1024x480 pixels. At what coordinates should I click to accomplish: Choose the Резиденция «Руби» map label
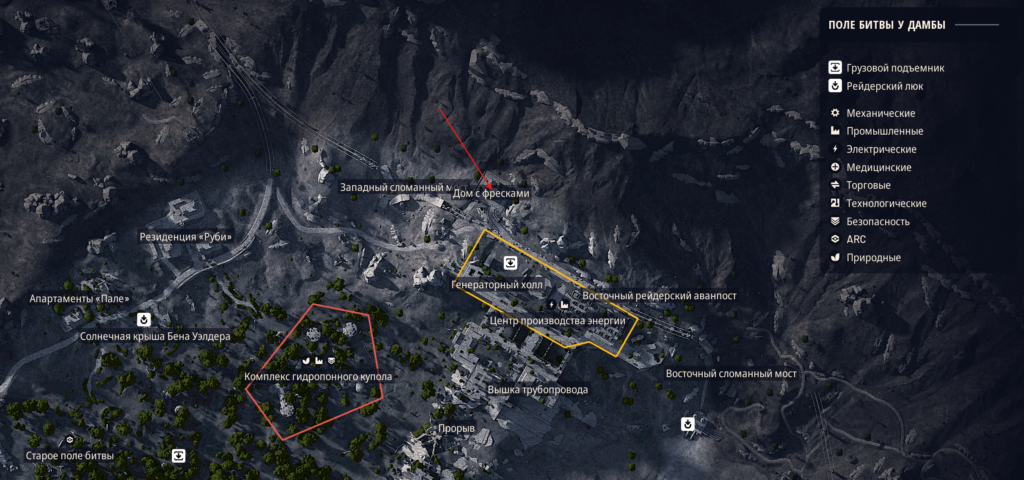(185, 237)
